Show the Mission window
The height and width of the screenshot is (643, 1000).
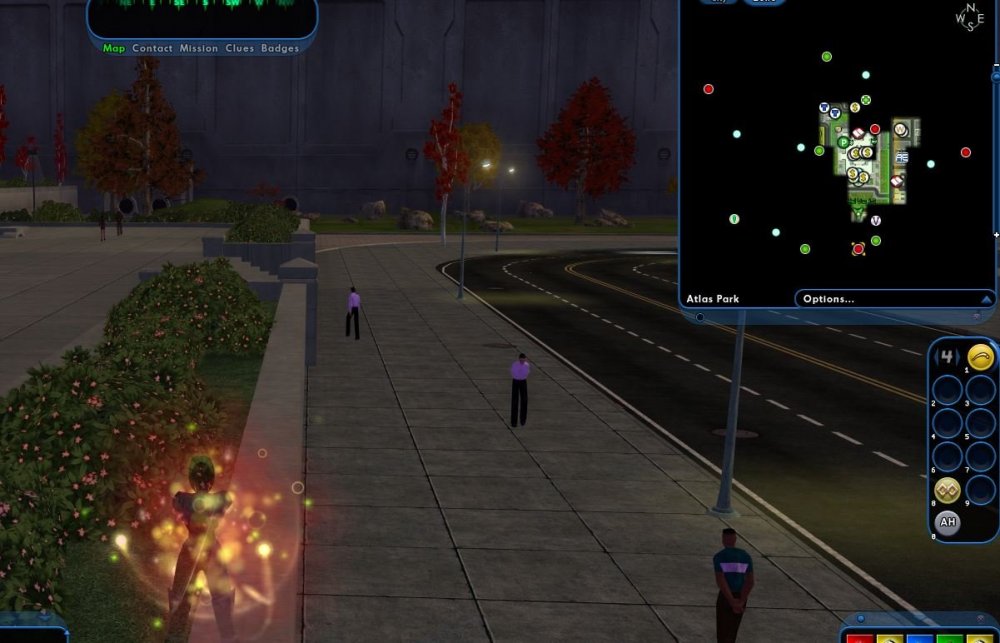(199, 48)
